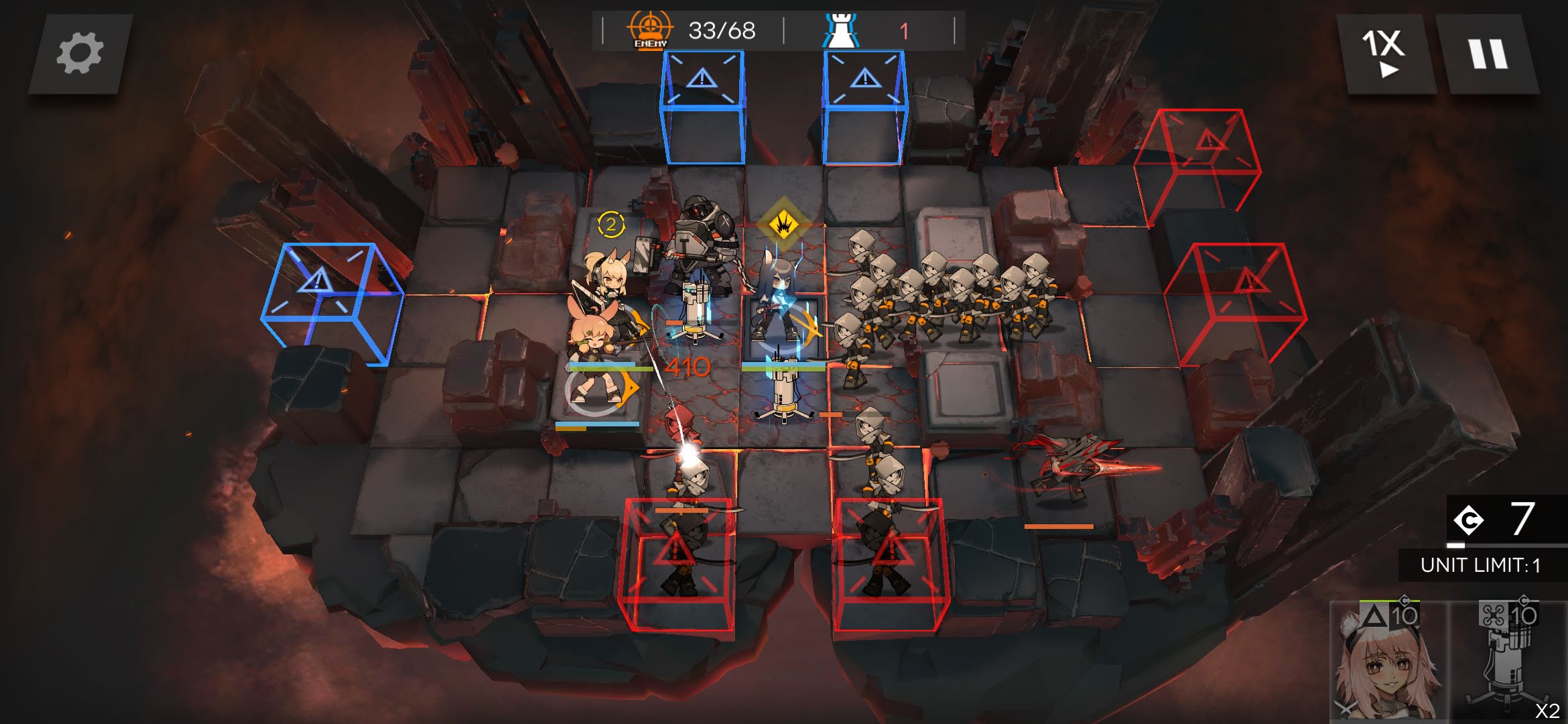Viewport: 1568px width, 724px height.
Task: Toggle the 1X game speed button
Action: [x=1384, y=54]
